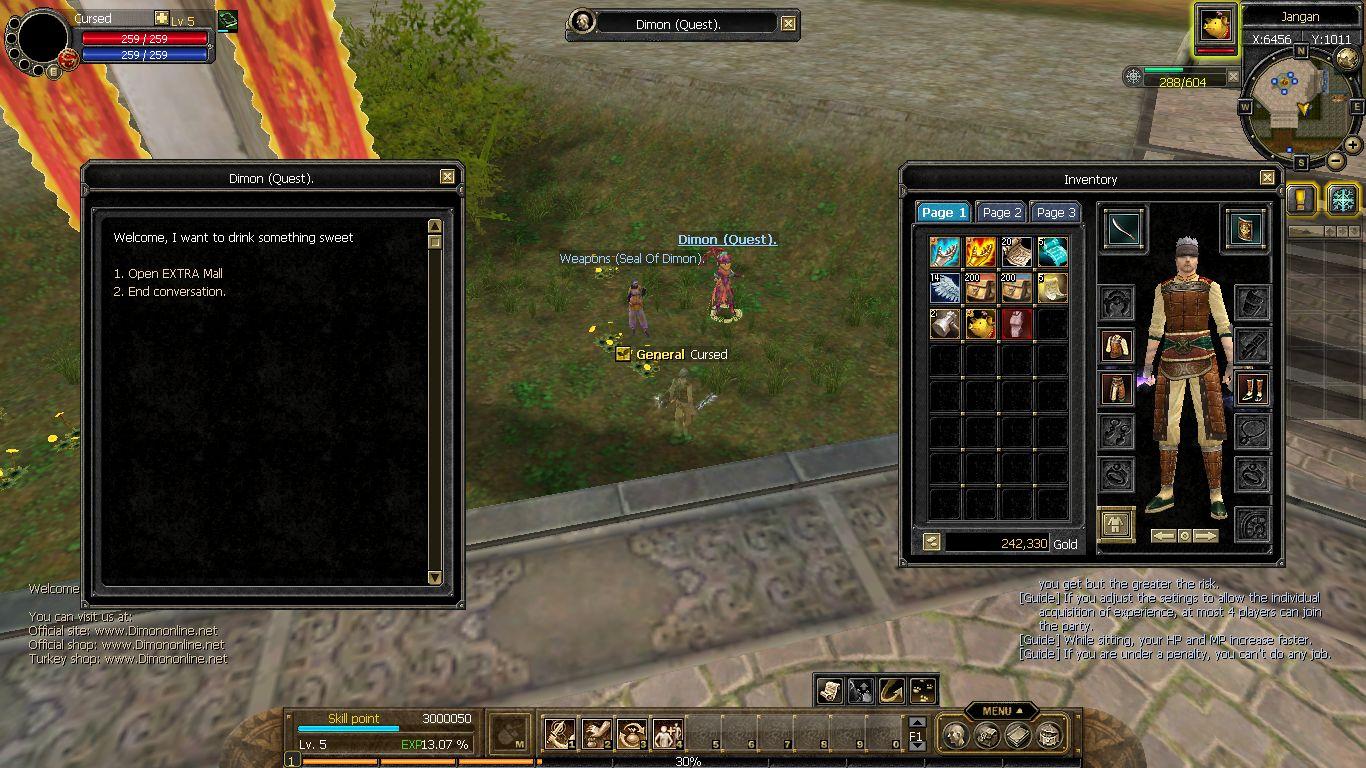Select the End conversation option
Screen dimensions: 1366x768
(x=176, y=292)
